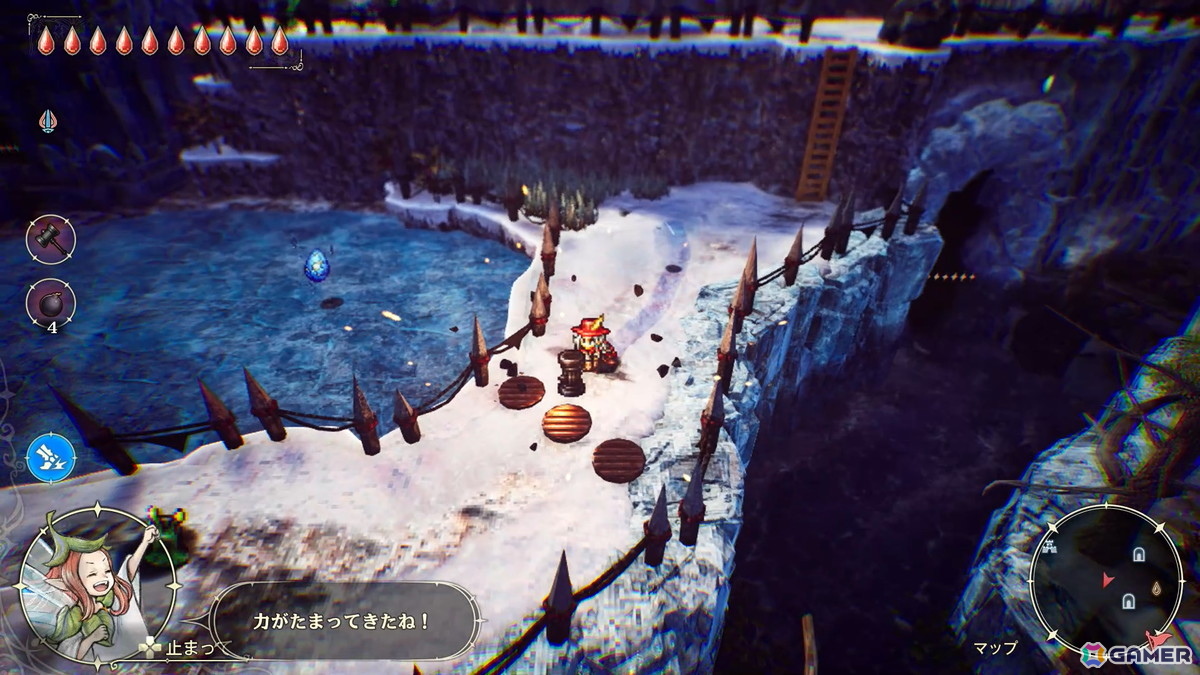This screenshot has width=1200, height=675.
Task: Click the blue crystal icon below health
Action: pyautogui.click(x=48, y=122)
